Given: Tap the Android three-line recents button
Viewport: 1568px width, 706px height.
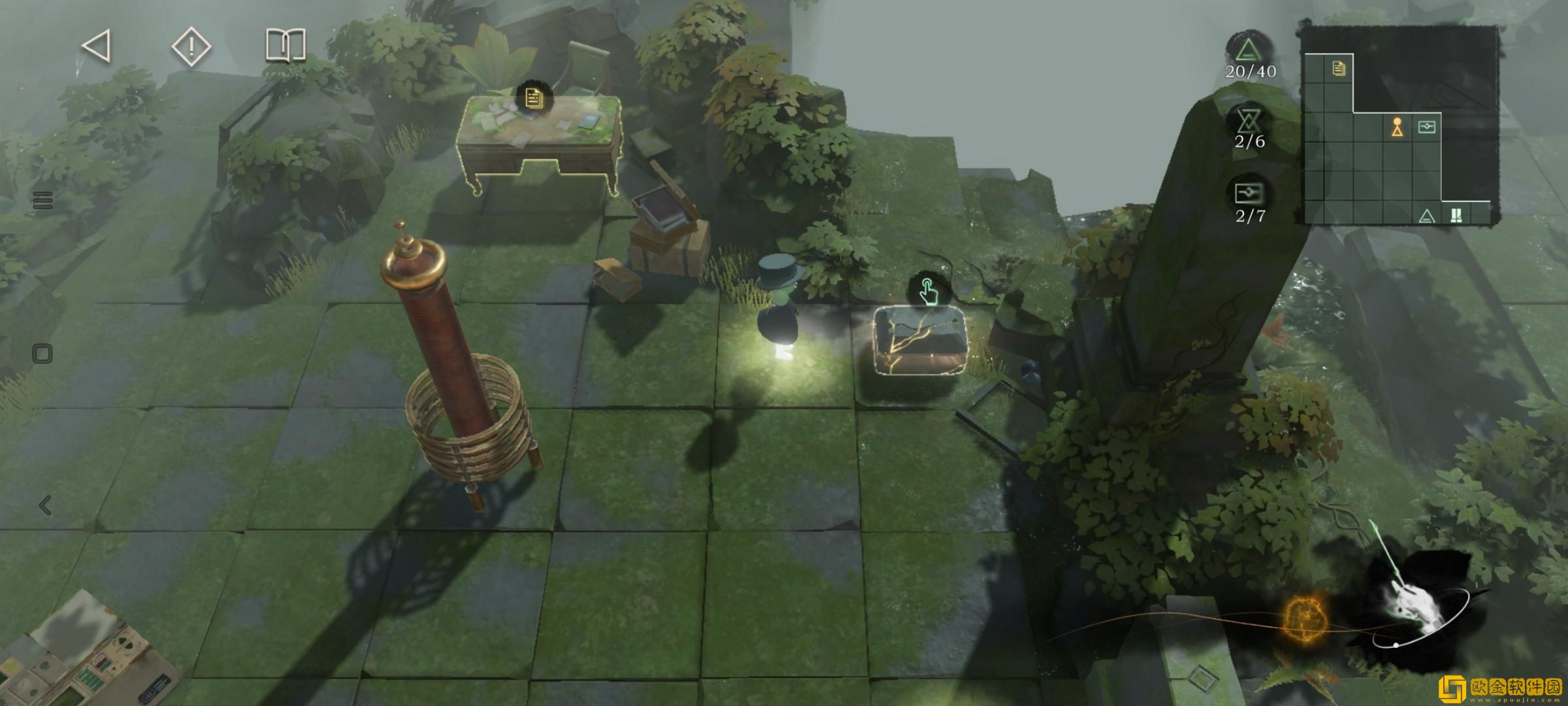Looking at the screenshot, I should pos(42,200).
